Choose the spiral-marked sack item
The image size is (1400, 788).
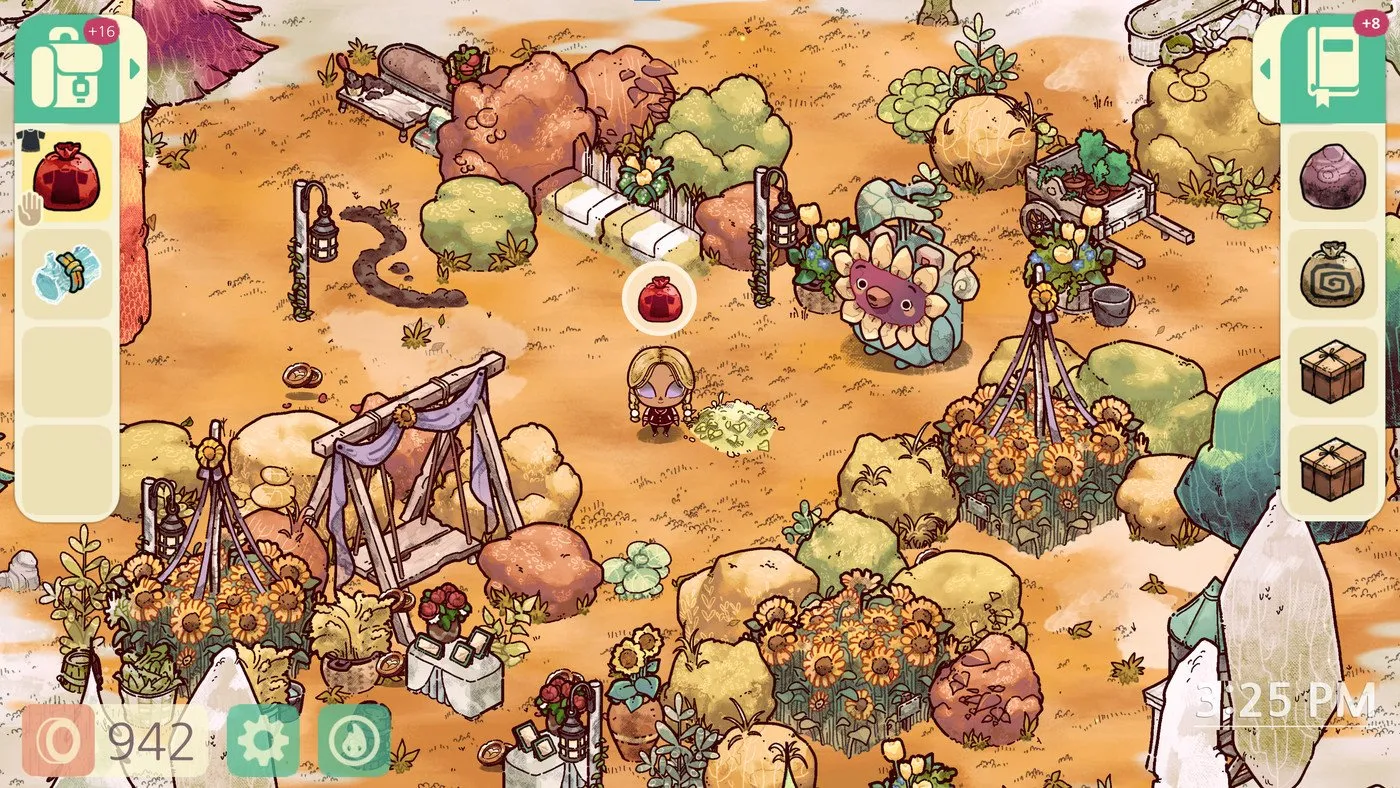tap(1332, 274)
